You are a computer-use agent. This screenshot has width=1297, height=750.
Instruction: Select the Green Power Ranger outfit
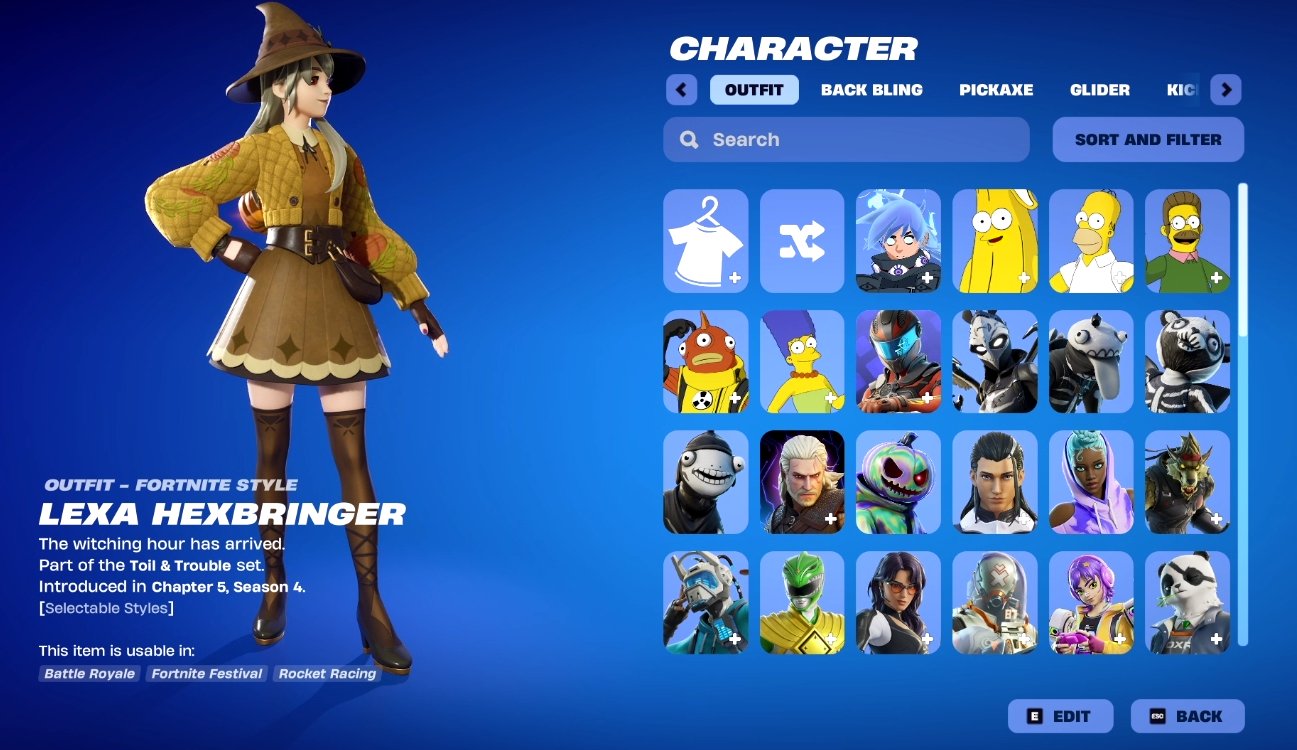coord(801,602)
